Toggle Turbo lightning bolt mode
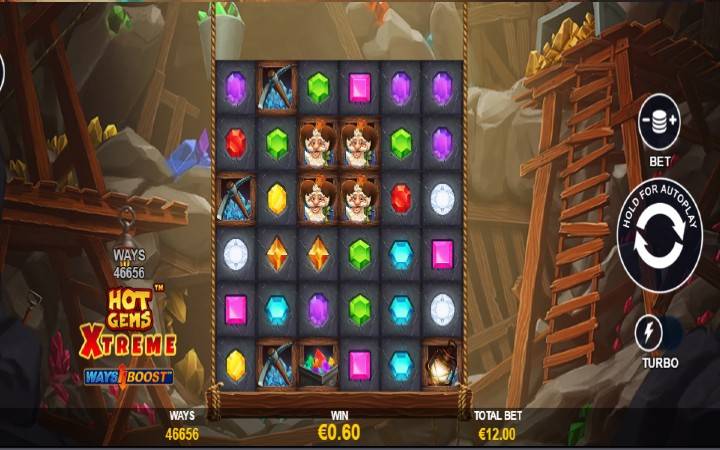Screen dimensions: 720x450 (650, 332)
